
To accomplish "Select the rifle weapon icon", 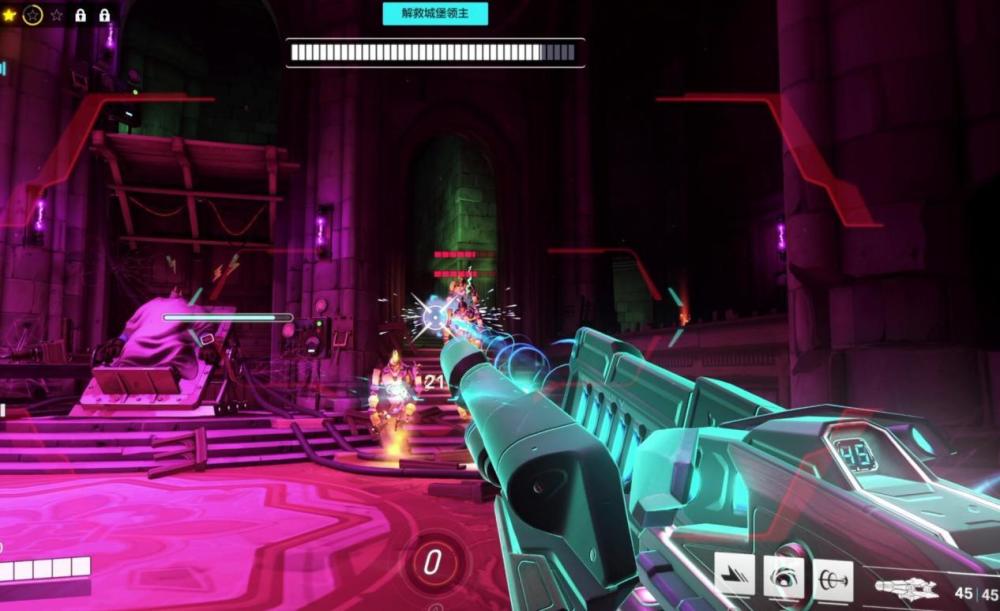I will point(905,589).
